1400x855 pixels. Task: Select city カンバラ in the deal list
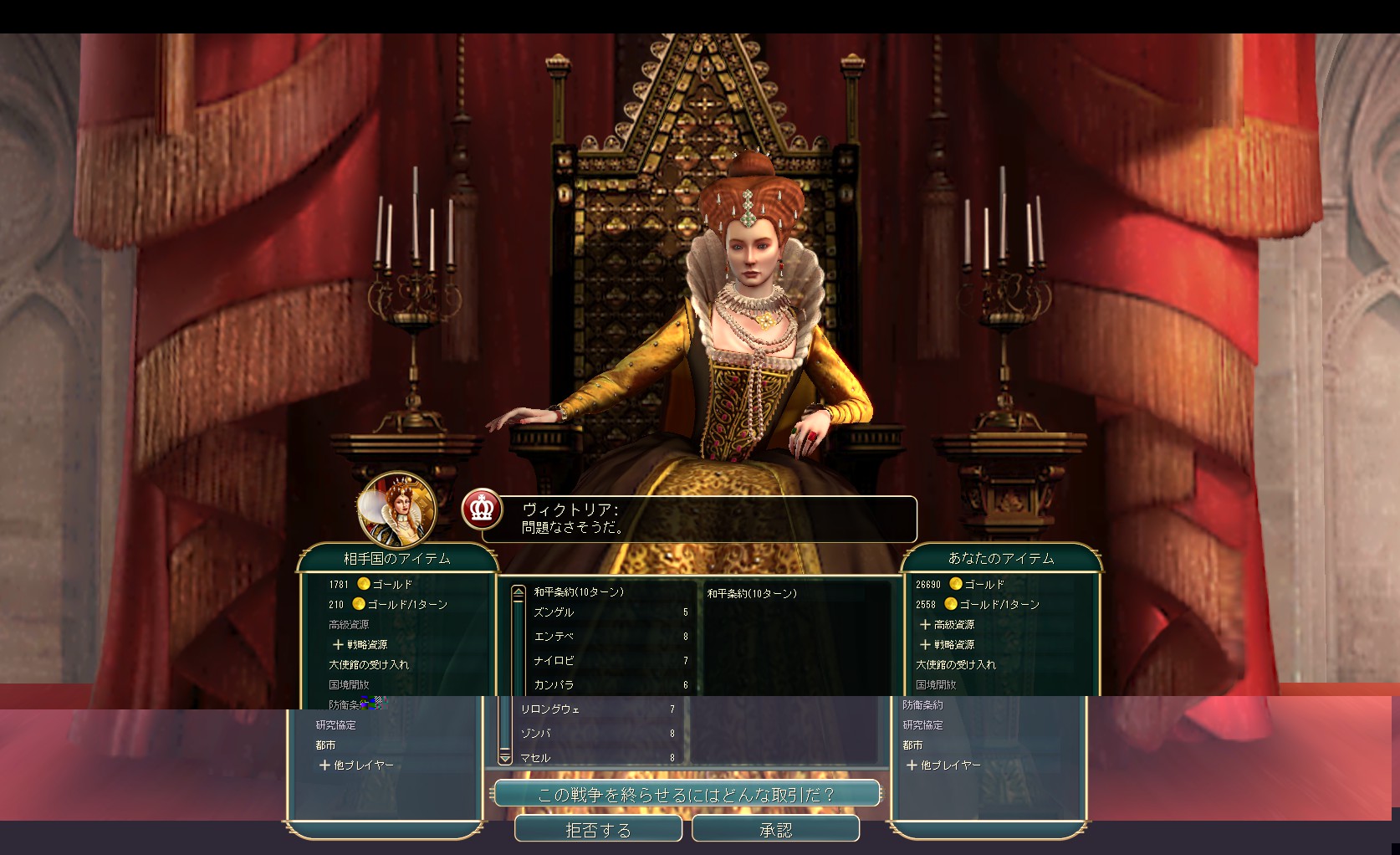pos(554,685)
